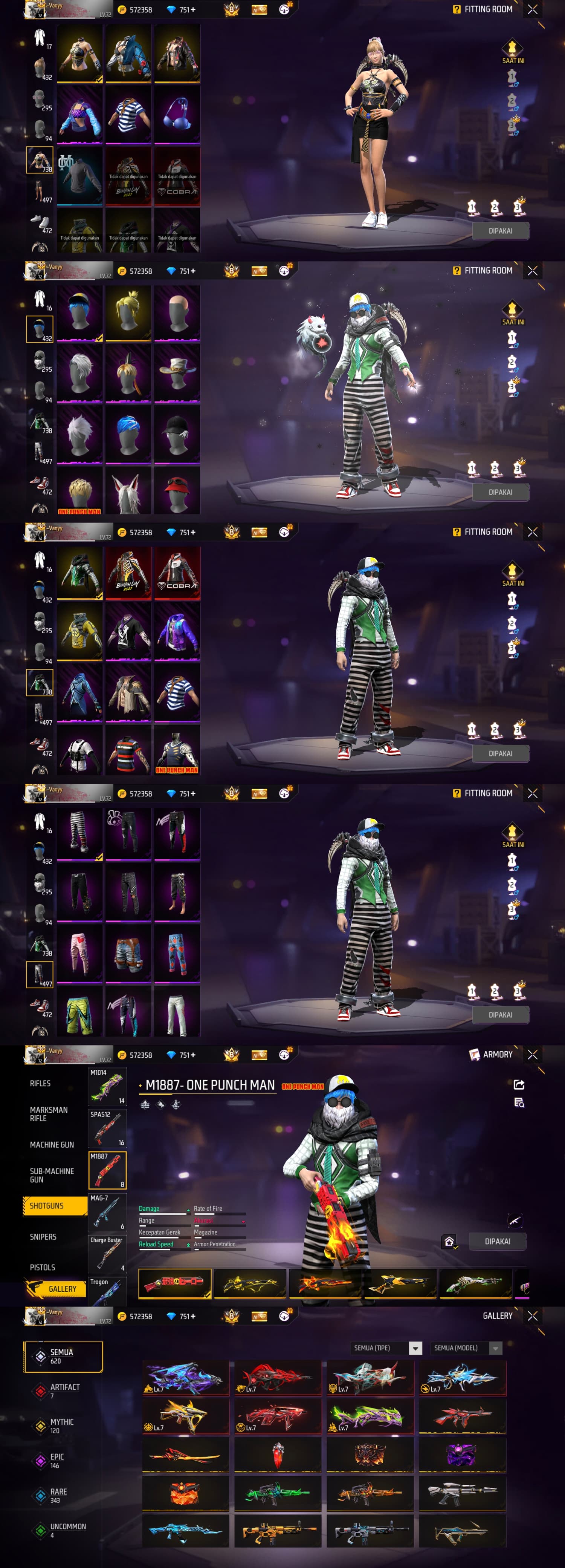Open the yellow GALLERY button in Armory
The height and width of the screenshot is (1568, 565).
[x=56, y=1289]
